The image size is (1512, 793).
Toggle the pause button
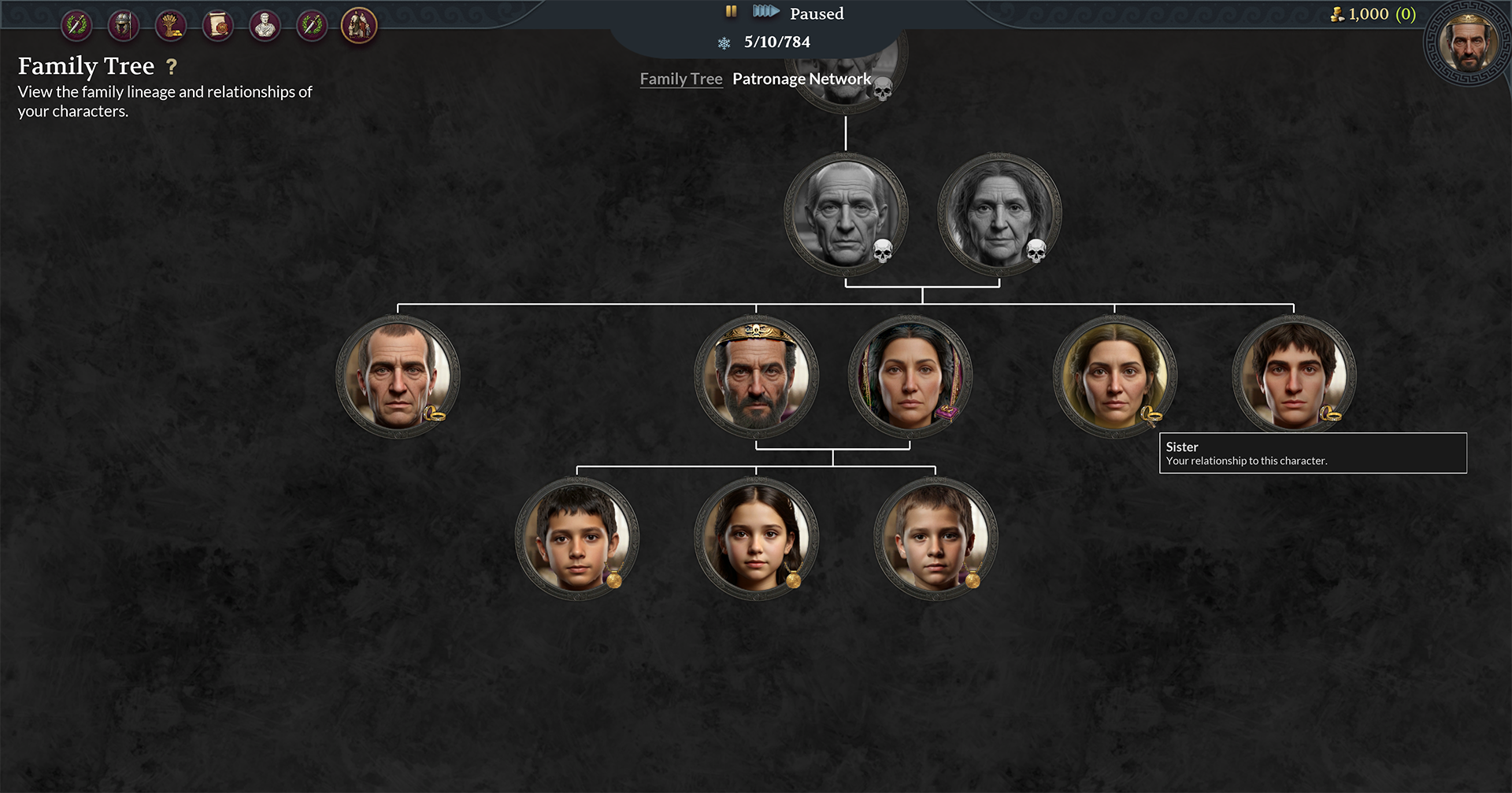click(x=731, y=12)
